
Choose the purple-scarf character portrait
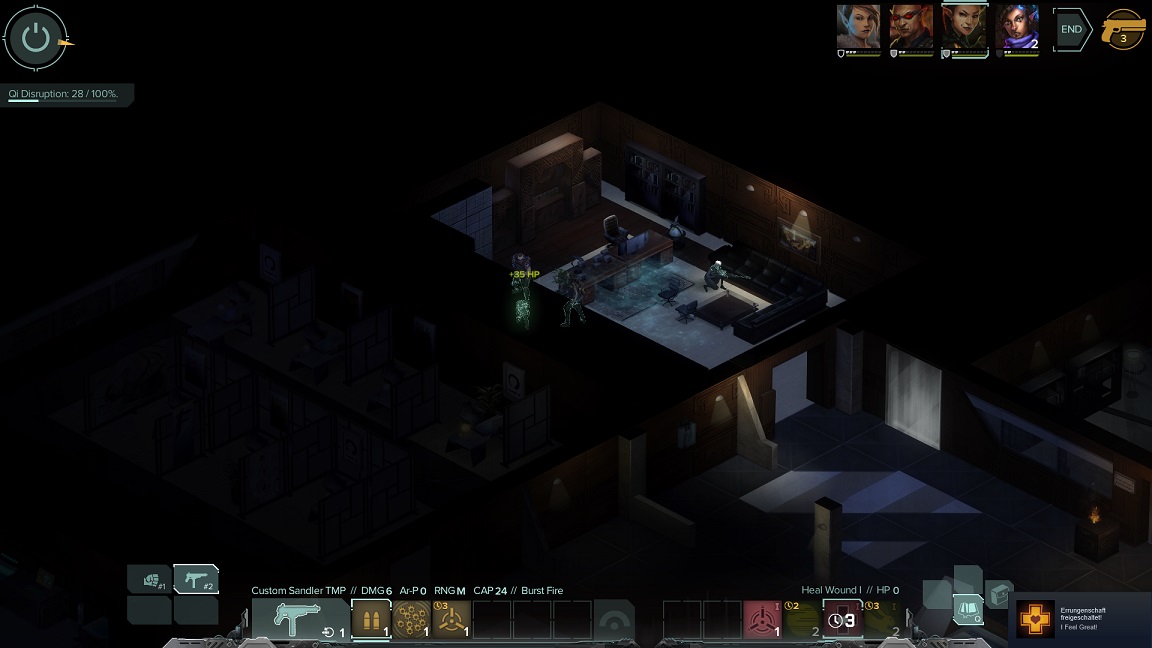pos(1017,27)
